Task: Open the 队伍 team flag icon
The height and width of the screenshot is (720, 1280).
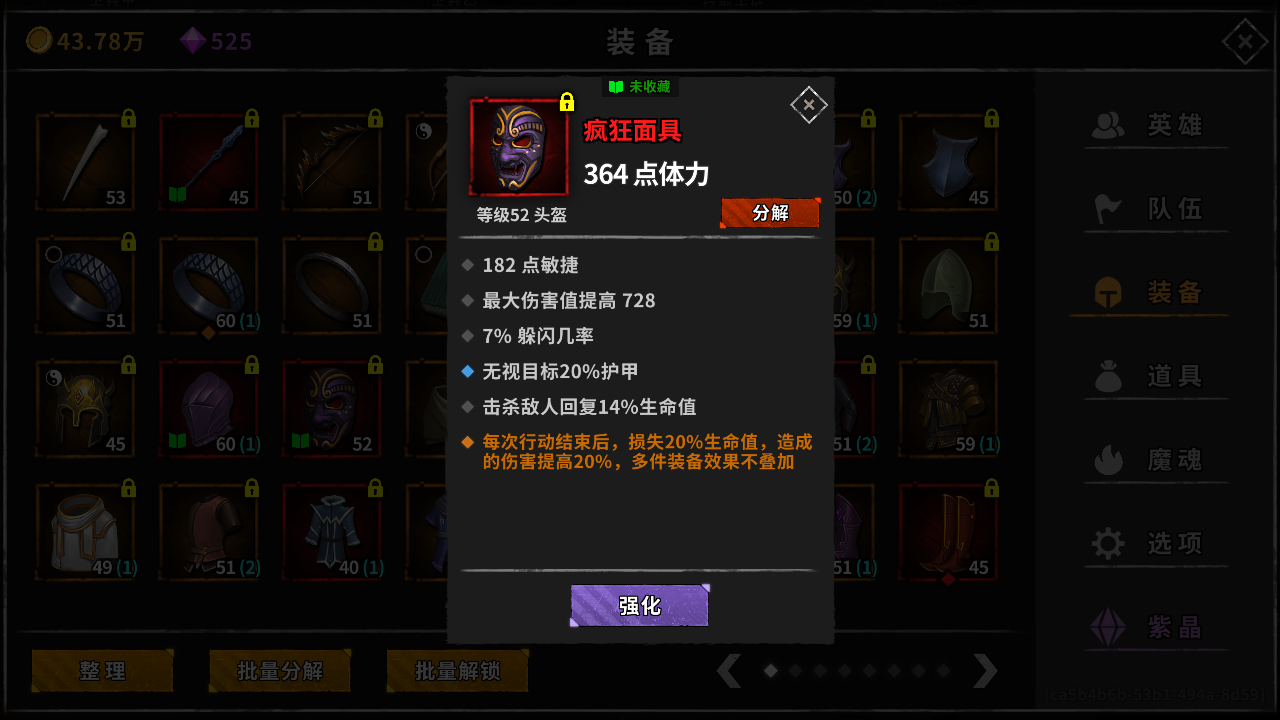Action: coord(1107,208)
